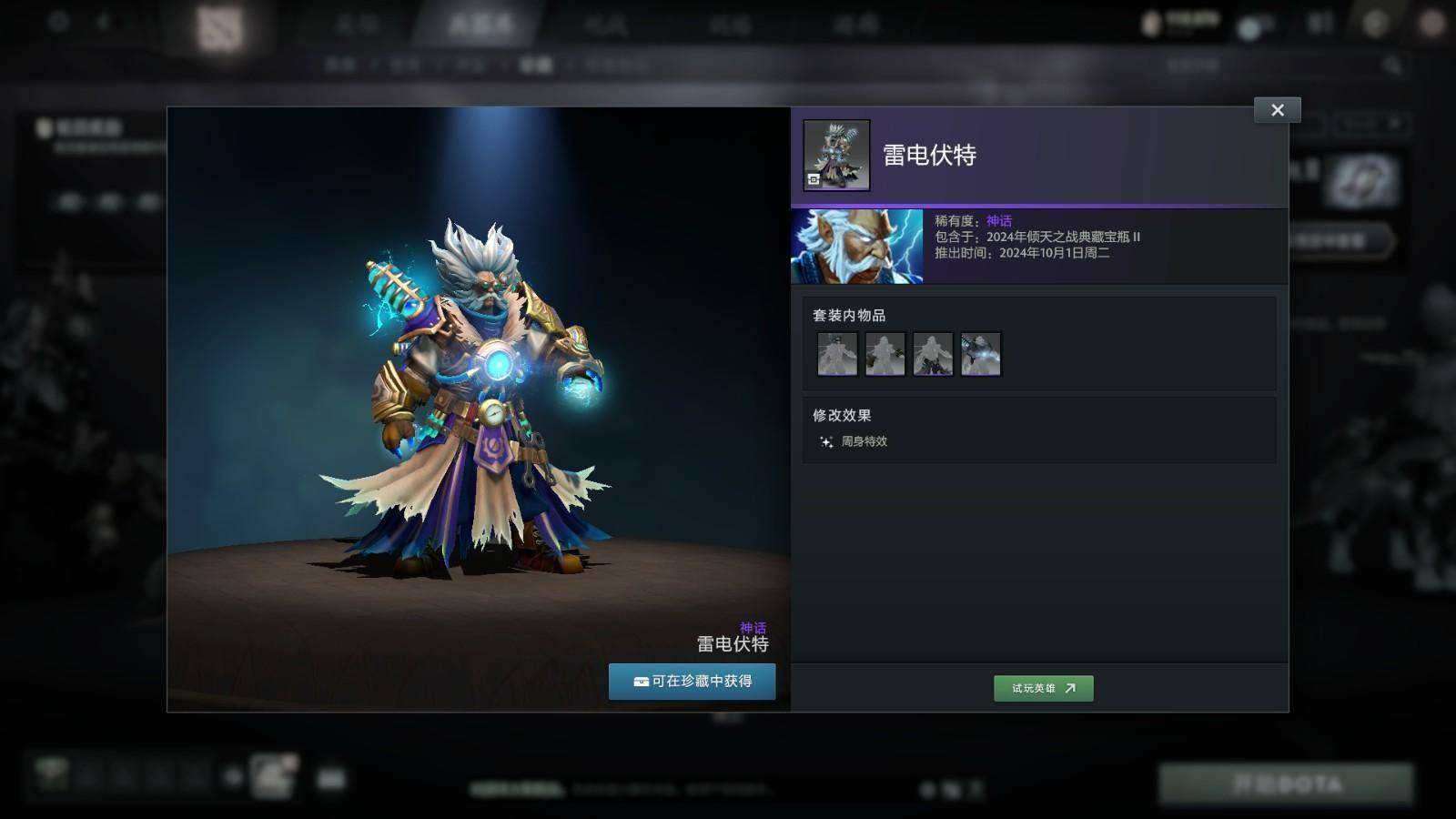Screen dimensions: 1456x819
Task: Click the 可在珍藏中获得 button
Action: (692, 682)
